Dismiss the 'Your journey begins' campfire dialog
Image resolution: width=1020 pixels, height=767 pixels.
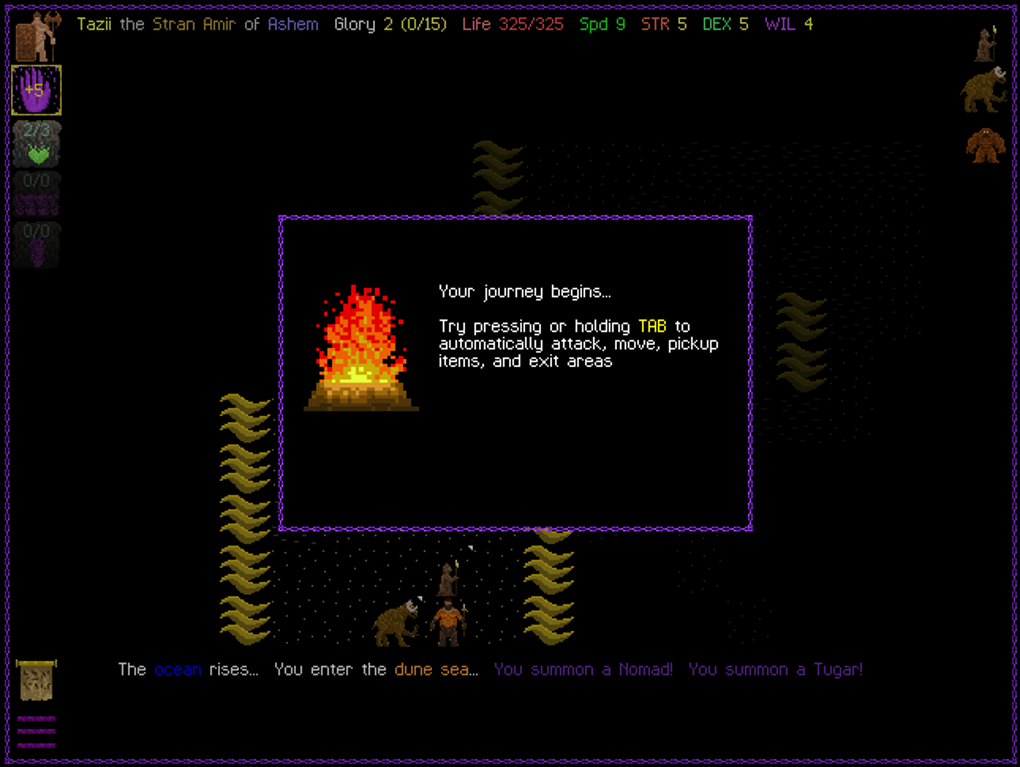coord(515,373)
